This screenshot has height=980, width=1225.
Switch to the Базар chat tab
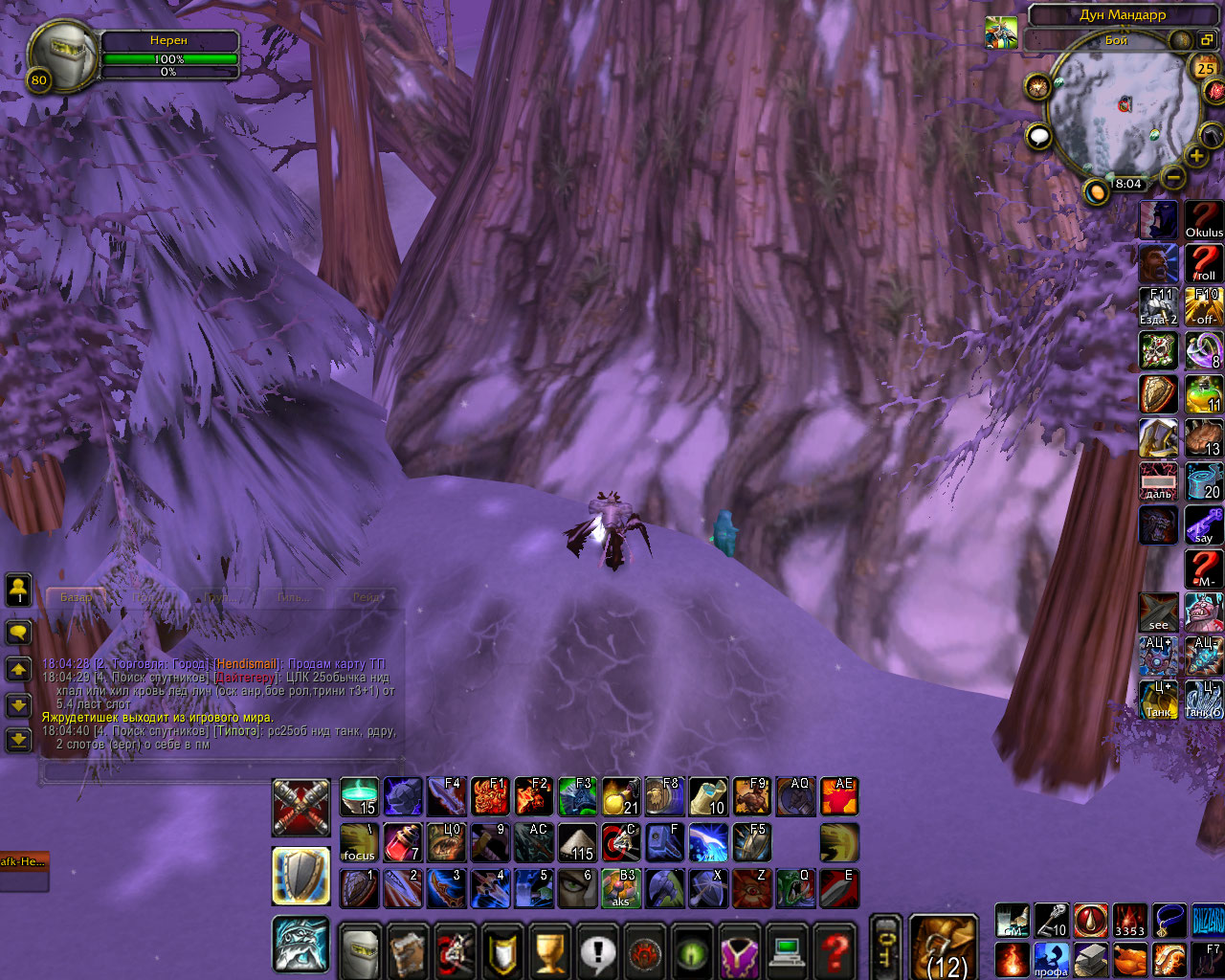[x=76, y=597]
